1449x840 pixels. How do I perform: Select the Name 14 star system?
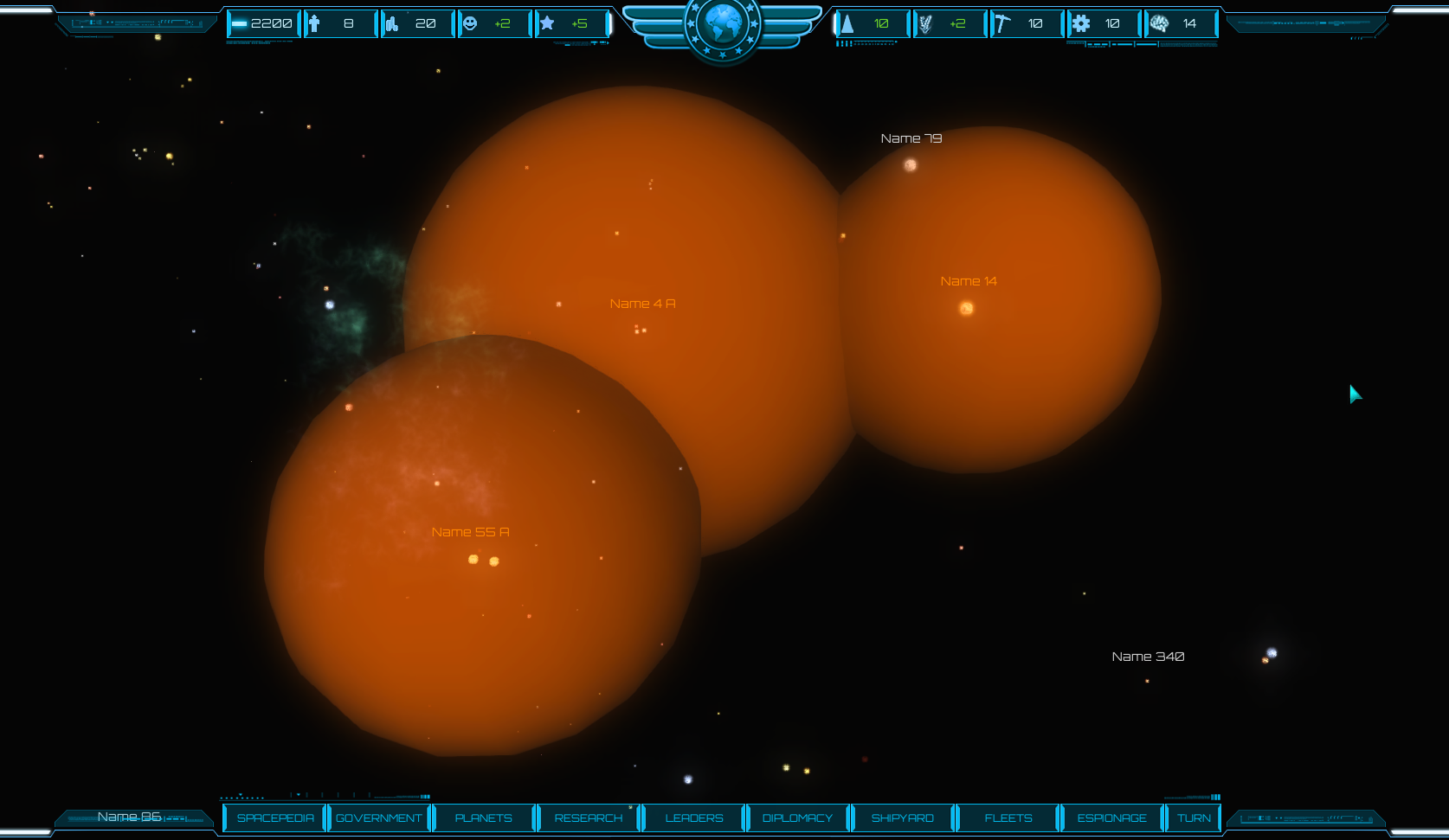pos(966,308)
